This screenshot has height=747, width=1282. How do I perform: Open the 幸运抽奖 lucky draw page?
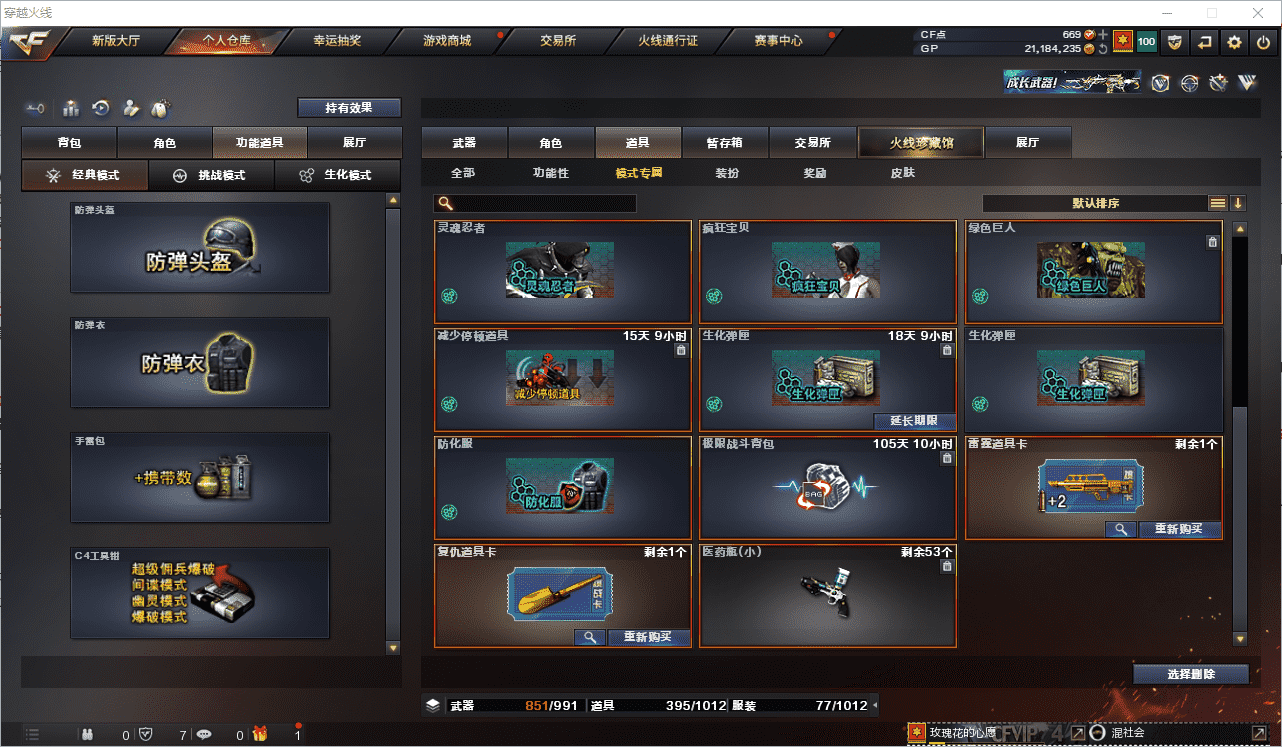point(337,41)
